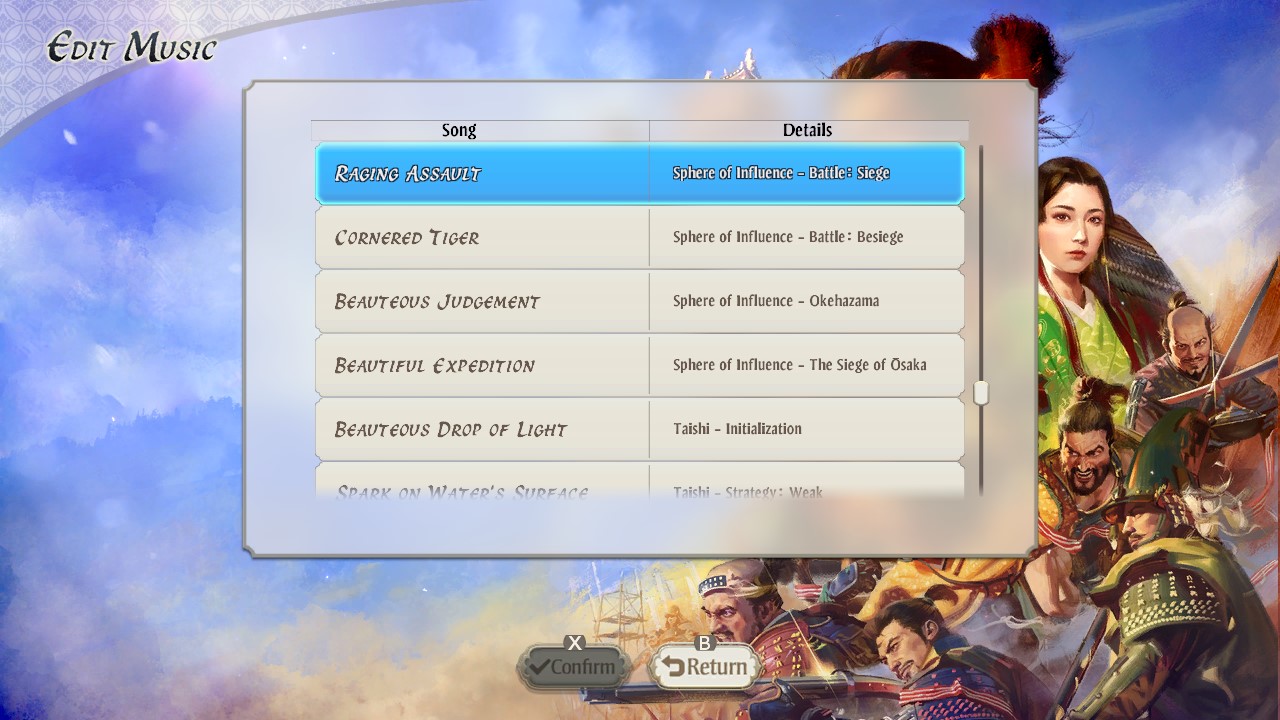Screen dimensions: 1280x720
Task: Select the Raging Assault song entry
Action: click(x=480, y=173)
